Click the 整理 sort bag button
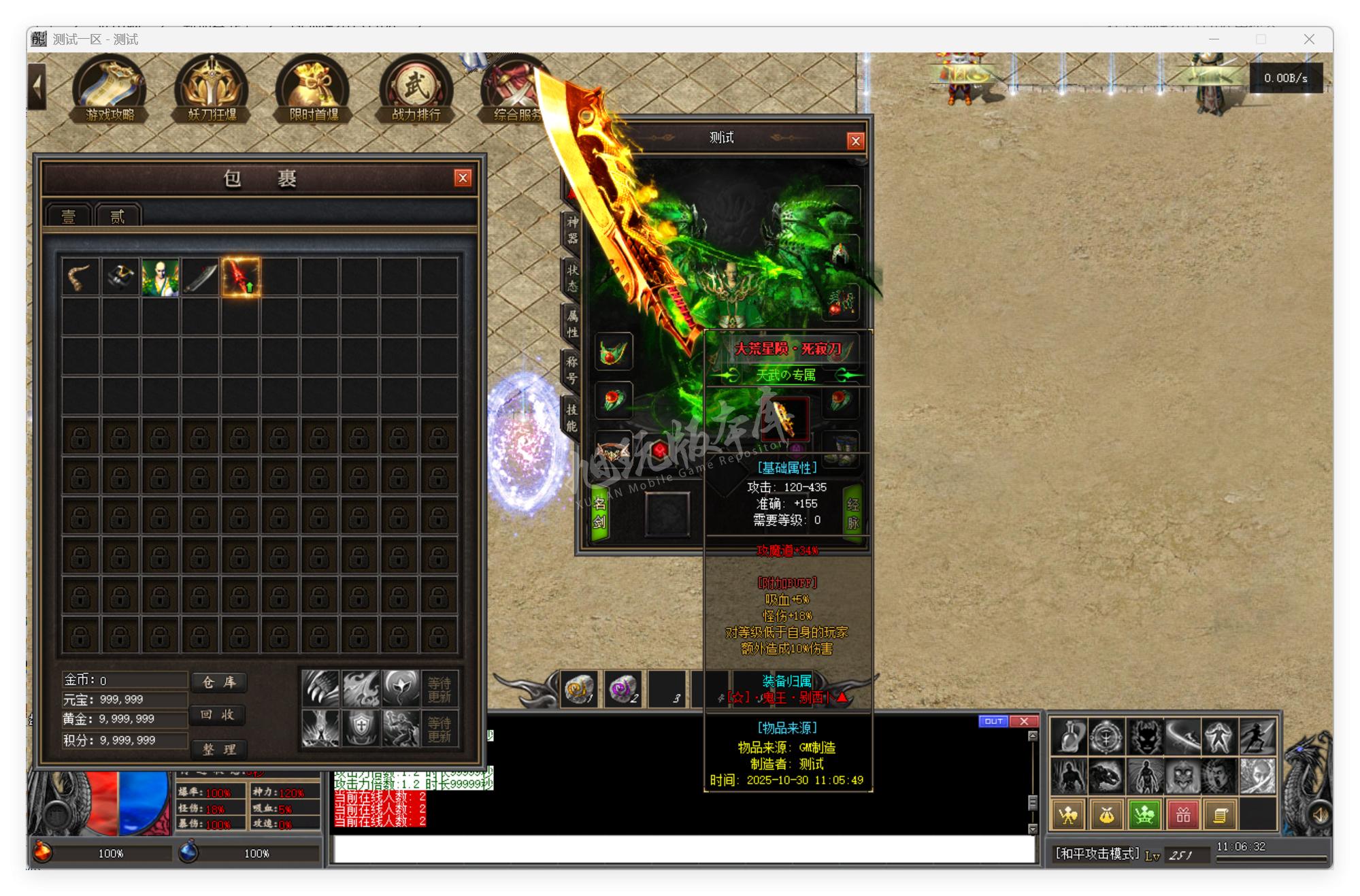Screen dimensions: 1360x896 [219, 750]
